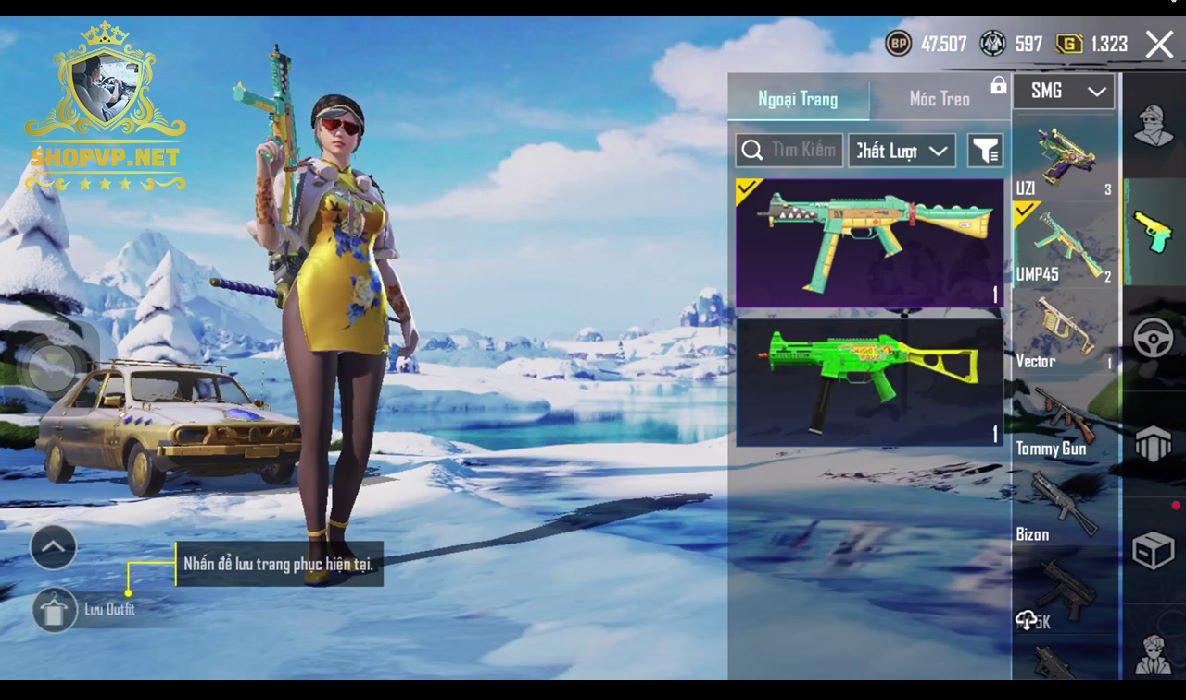Open the Chất Lượng sort dropdown
The width and height of the screenshot is (1186, 700).
(902, 151)
